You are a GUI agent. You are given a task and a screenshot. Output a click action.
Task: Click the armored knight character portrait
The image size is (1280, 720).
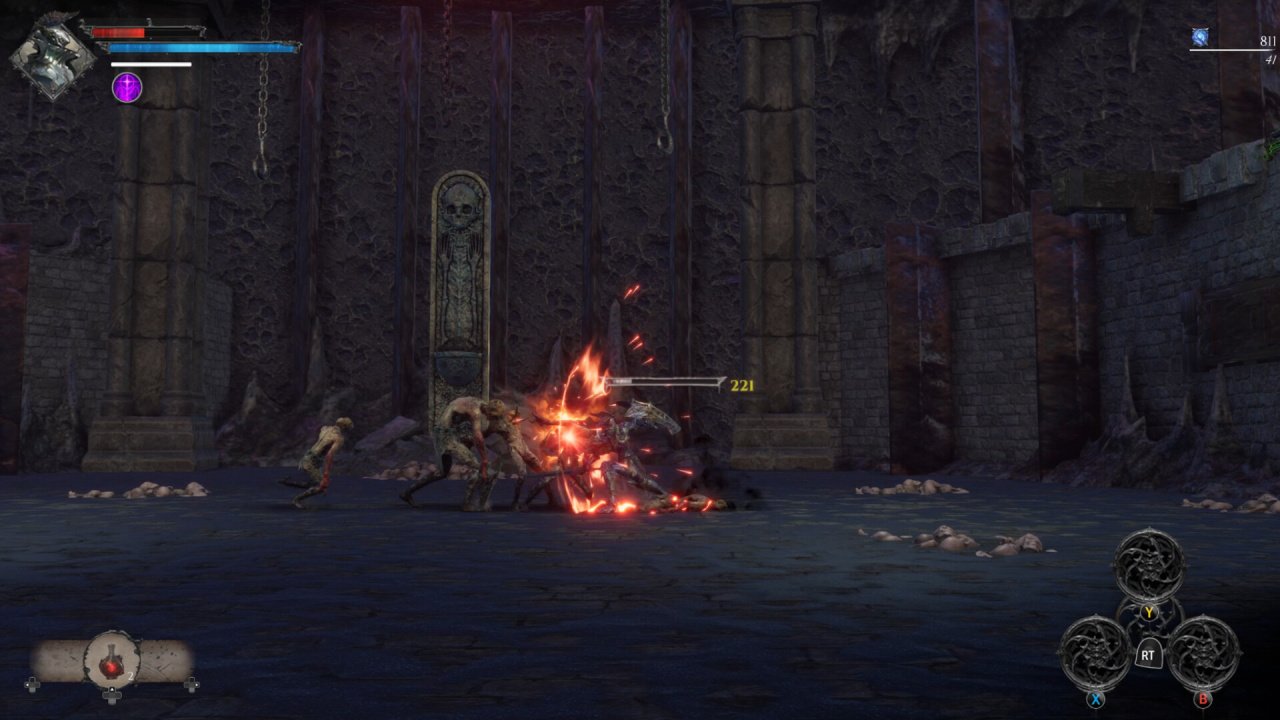pos(53,56)
